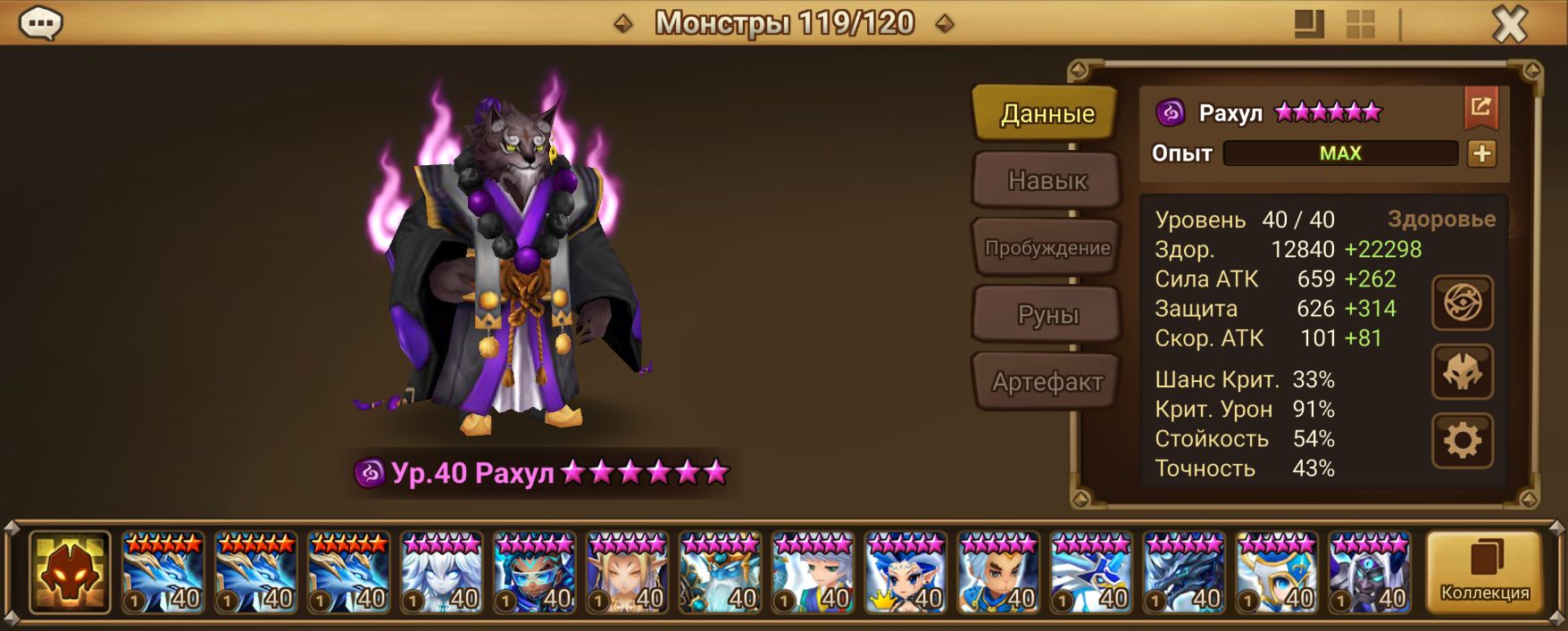The width and height of the screenshot is (1568, 631).
Task: Switch to grid view layout
Action: pyautogui.click(x=1360, y=24)
